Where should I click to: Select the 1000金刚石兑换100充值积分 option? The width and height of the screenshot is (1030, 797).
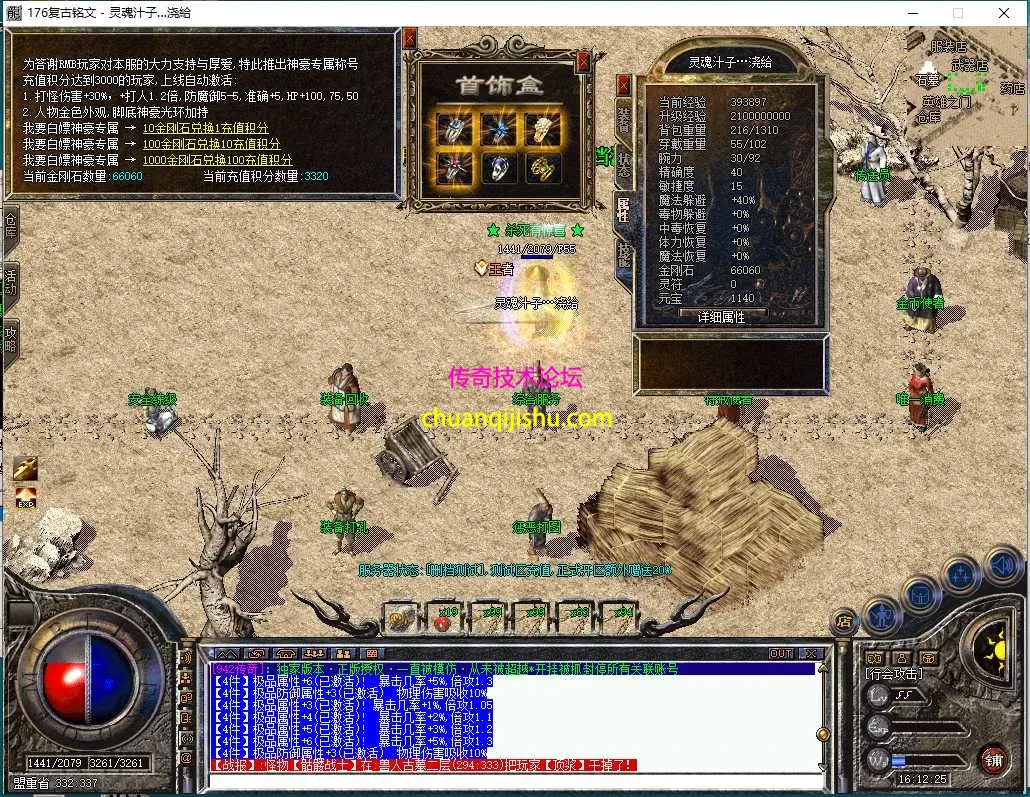tap(217, 160)
